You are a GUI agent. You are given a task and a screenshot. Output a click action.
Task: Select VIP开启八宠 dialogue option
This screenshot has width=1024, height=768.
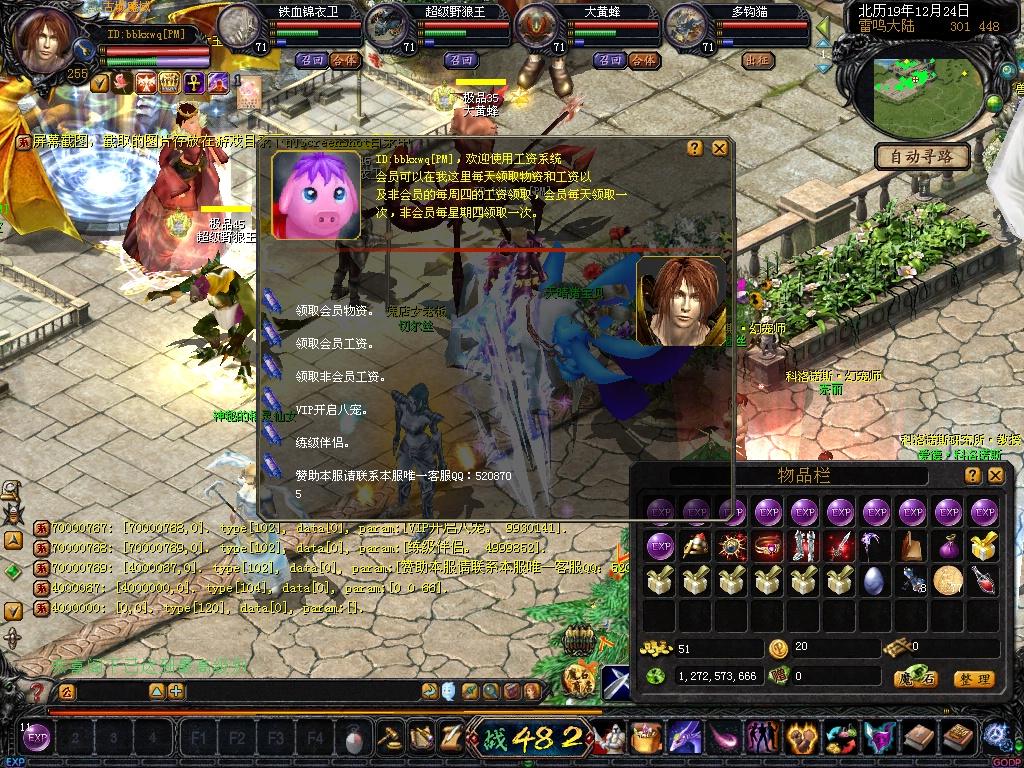point(332,410)
